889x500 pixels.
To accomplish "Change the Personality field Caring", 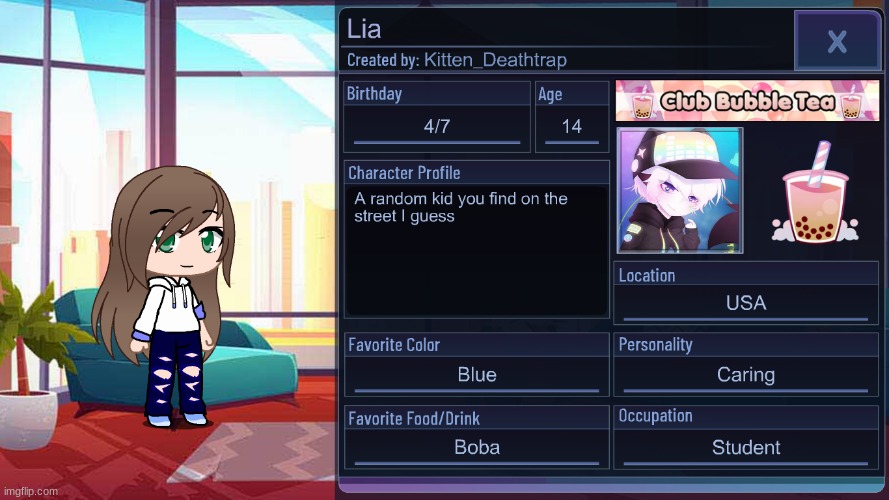I will coord(746,375).
